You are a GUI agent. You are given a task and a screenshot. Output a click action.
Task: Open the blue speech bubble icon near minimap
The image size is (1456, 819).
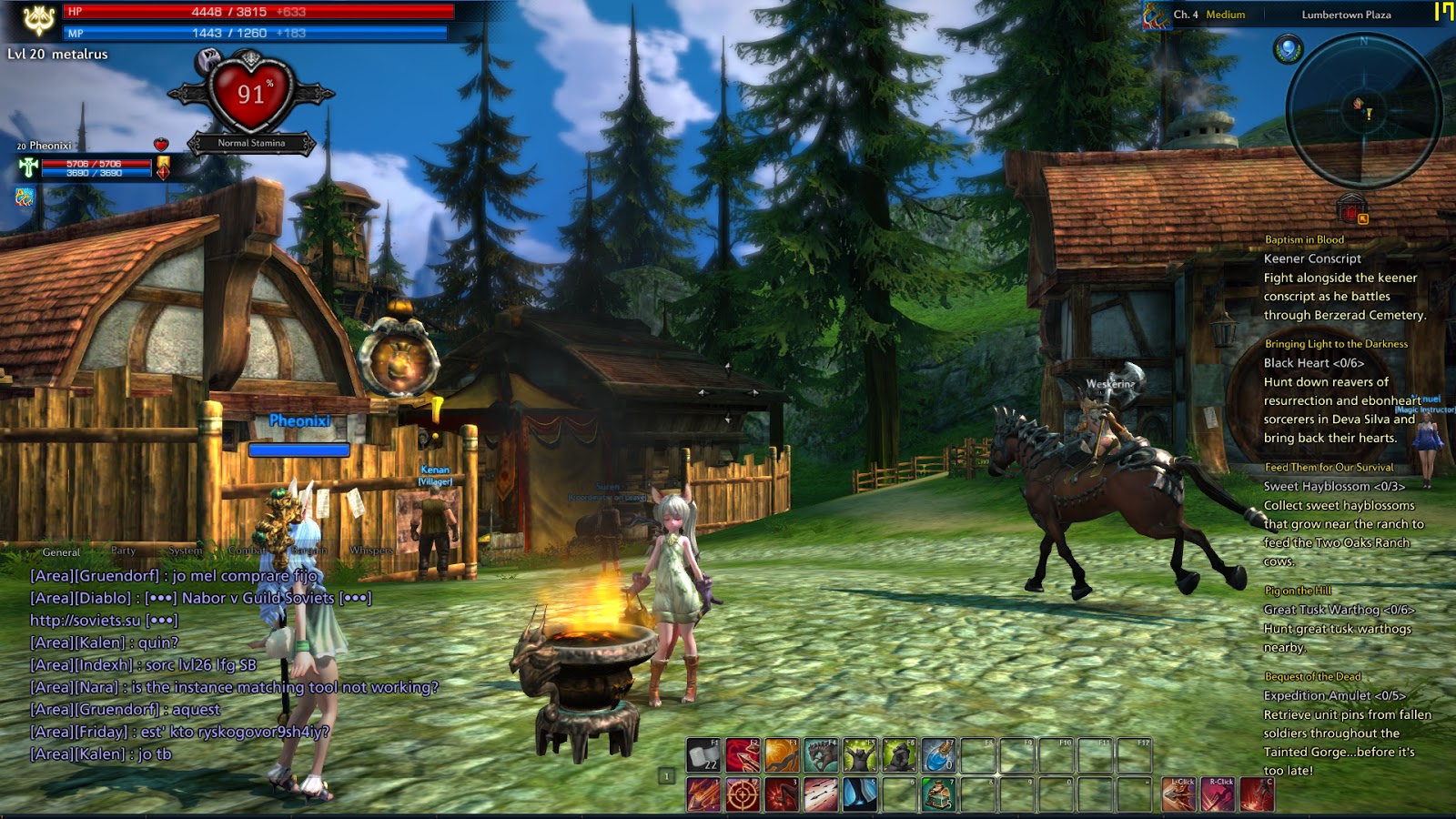tap(1288, 47)
